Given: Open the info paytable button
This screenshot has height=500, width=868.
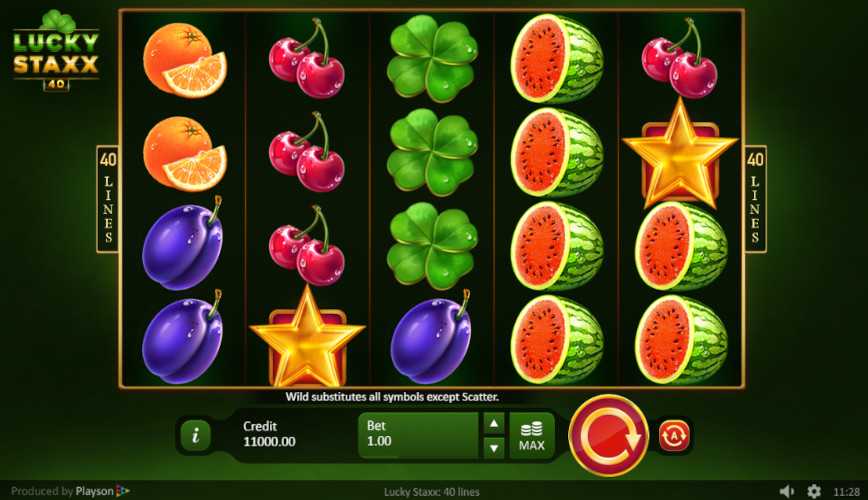Looking at the screenshot, I should coord(195,435).
